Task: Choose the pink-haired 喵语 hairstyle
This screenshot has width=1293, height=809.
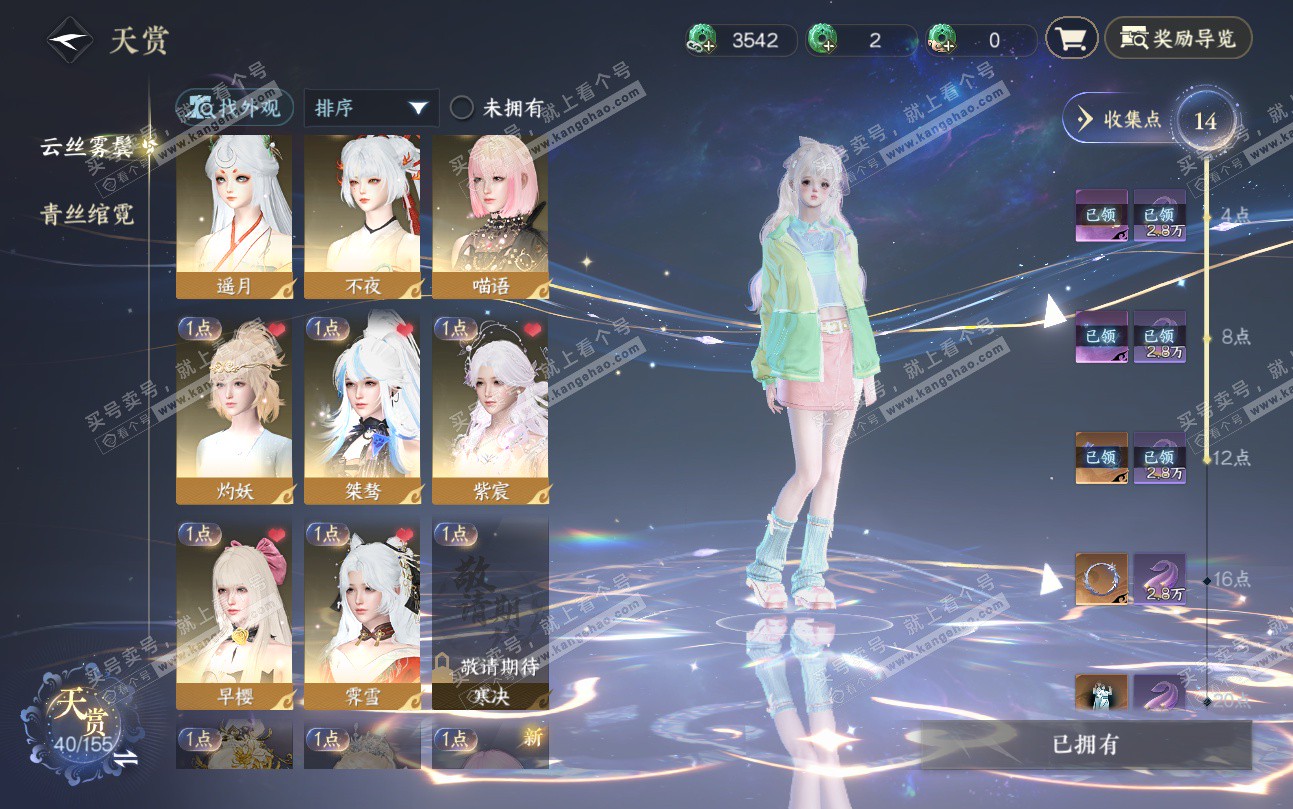Action: coord(490,217)
